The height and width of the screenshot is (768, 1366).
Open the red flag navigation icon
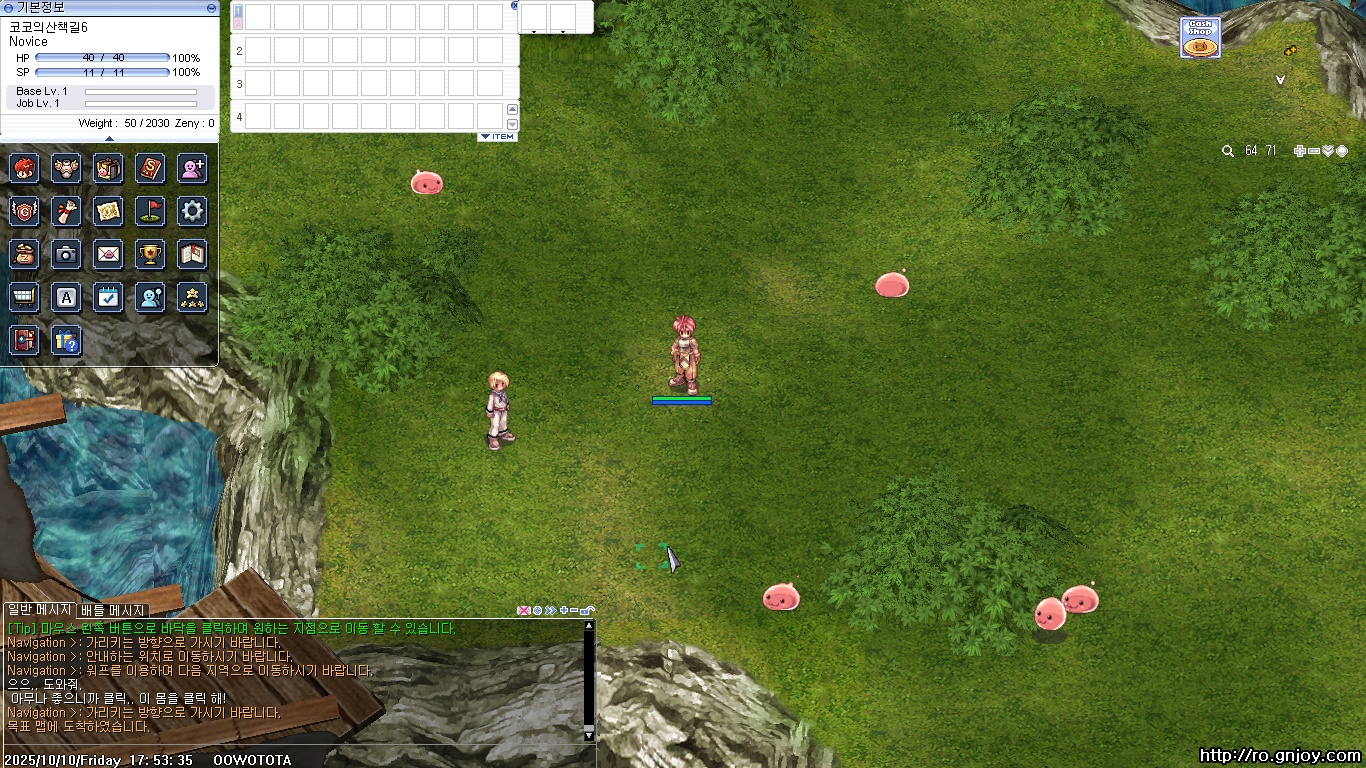(150, 211)
